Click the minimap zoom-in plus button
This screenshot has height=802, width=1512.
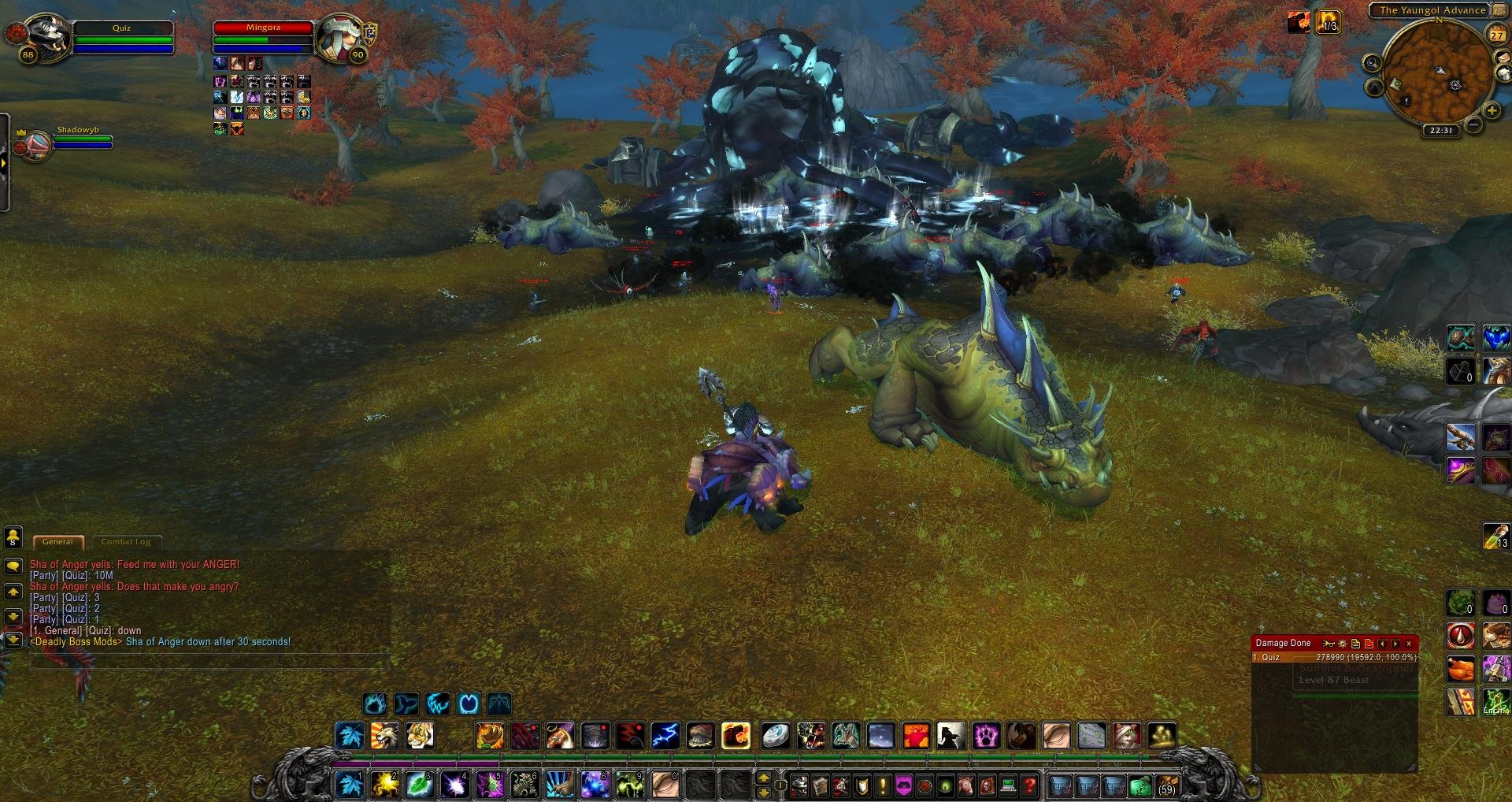tap(1492, 112)
